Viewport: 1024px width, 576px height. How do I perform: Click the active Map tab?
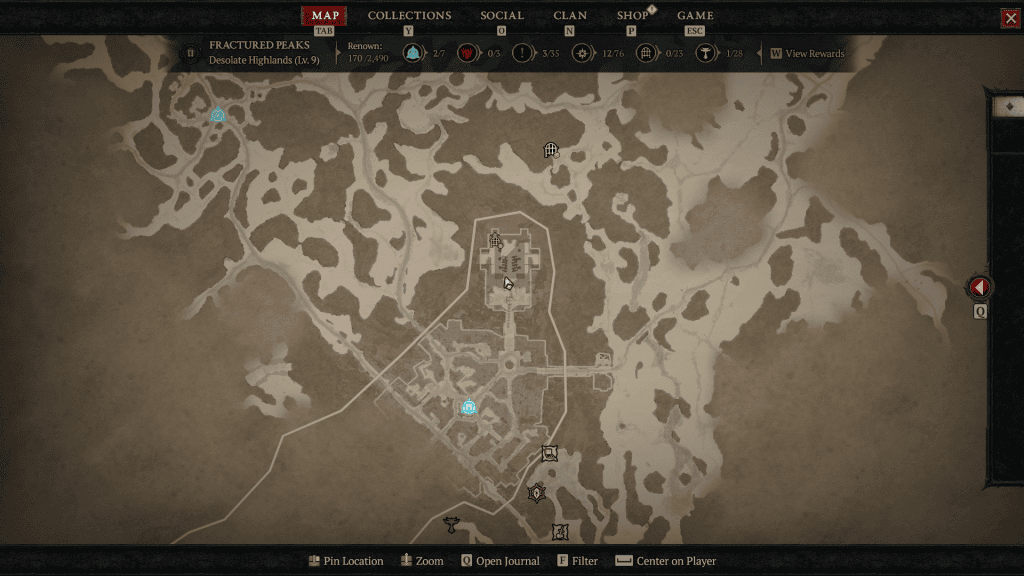click(325, 16)
